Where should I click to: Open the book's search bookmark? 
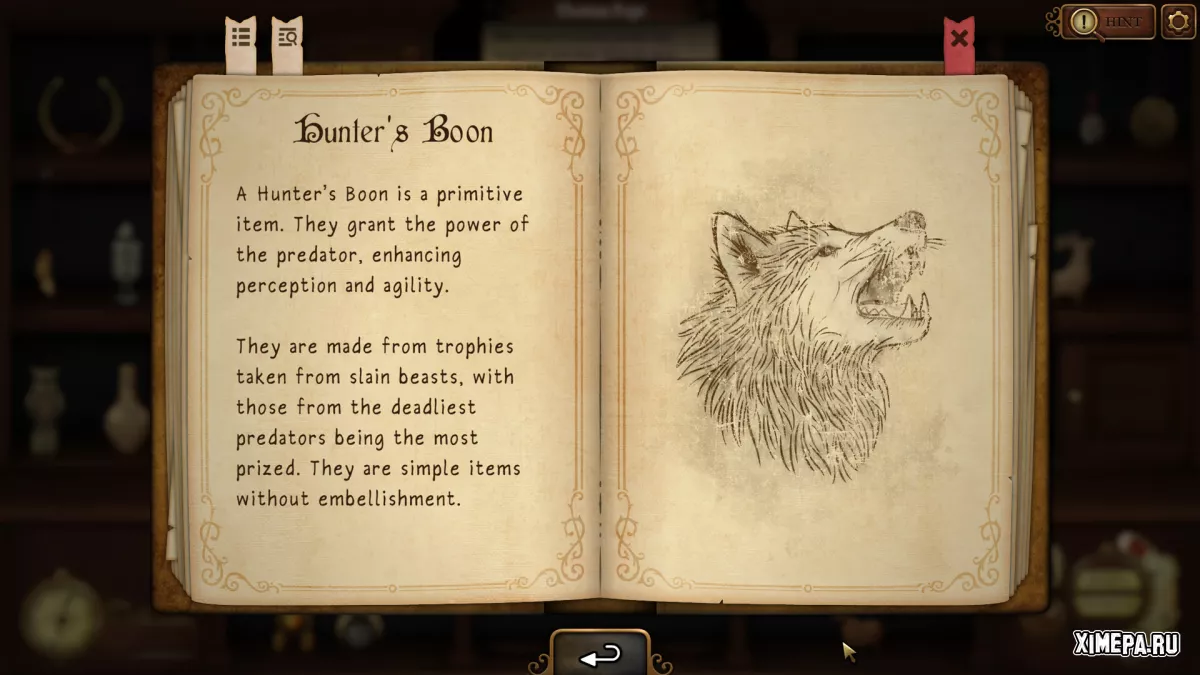point(287,40)
